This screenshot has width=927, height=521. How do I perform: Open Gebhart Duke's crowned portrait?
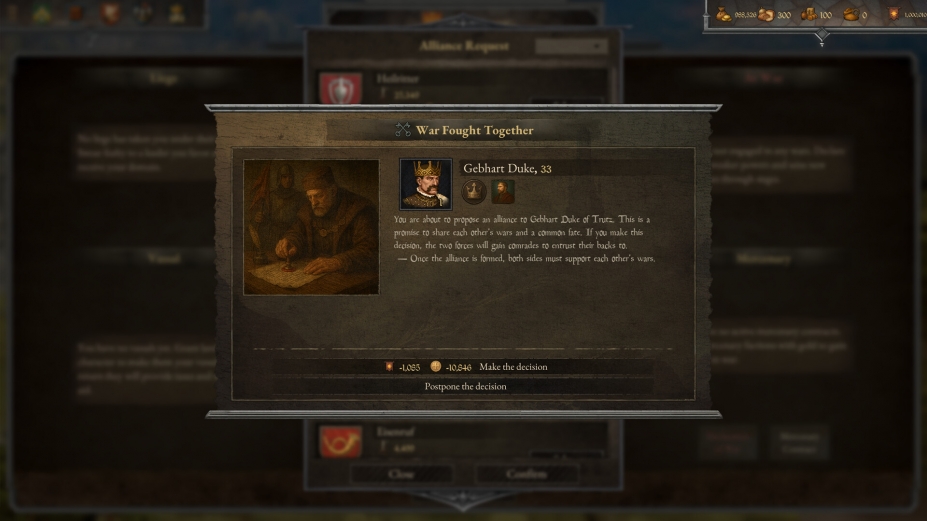(x=425, y=184)
